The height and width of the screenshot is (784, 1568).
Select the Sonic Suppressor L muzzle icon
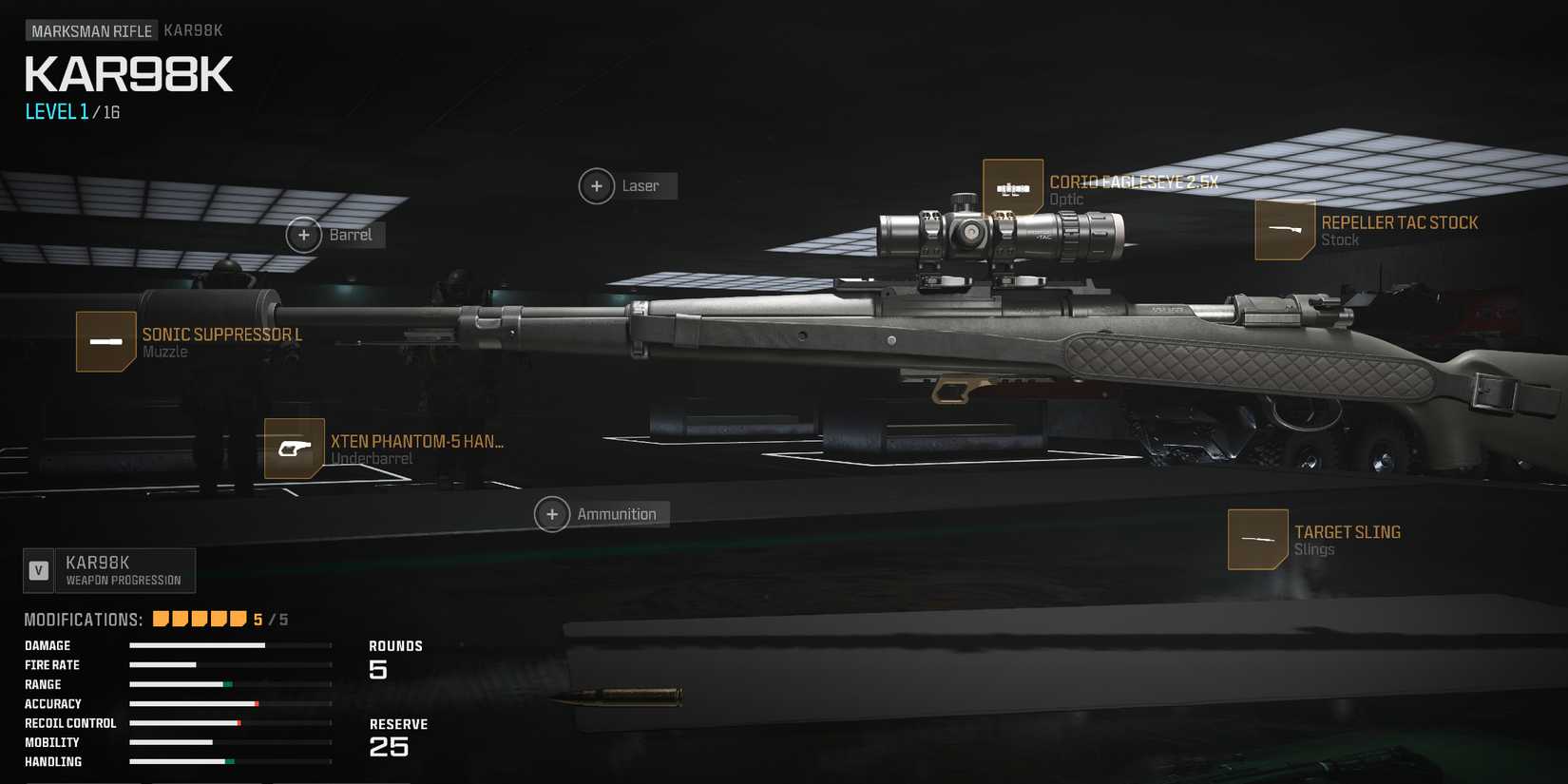pyautogui.click(x=106, y=341)
